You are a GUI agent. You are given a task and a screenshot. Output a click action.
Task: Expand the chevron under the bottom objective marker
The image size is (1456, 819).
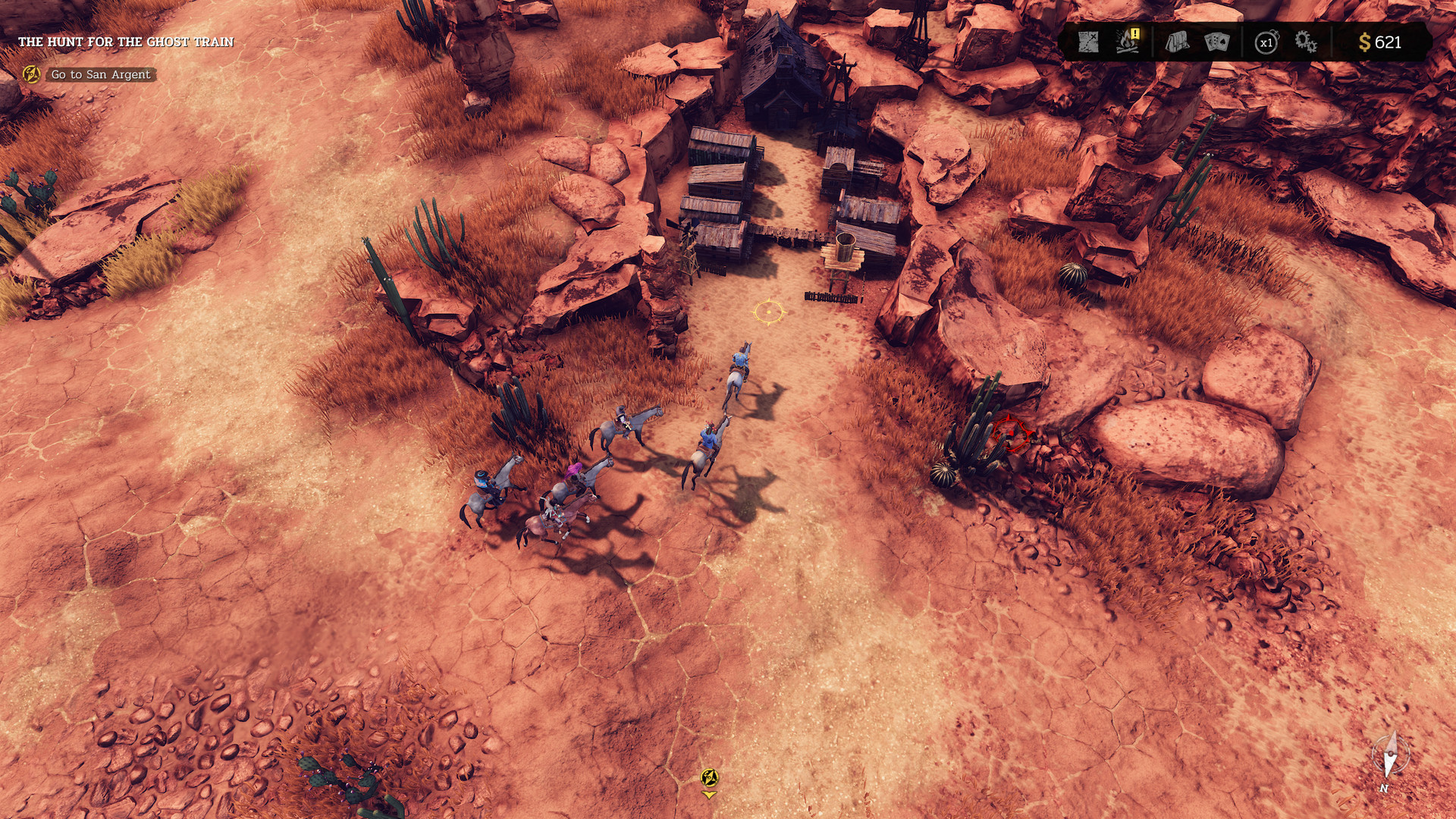[711, 795]
